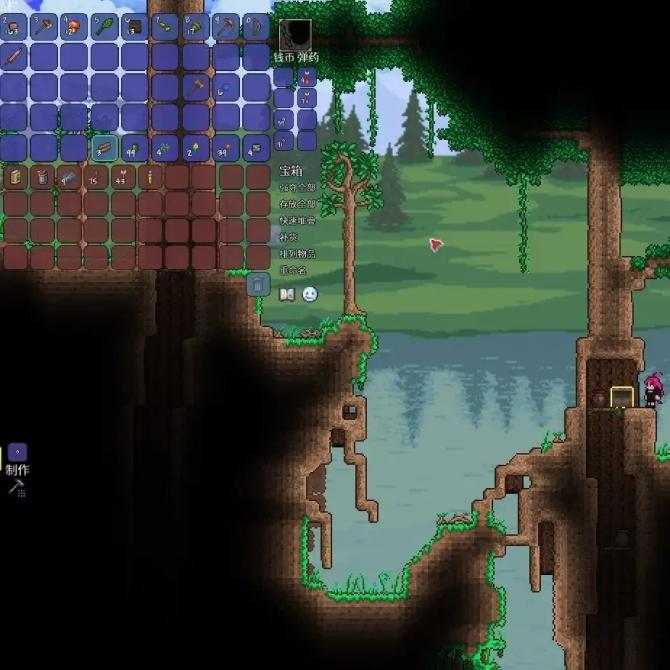Screen dimensions: 670x670
Task: Take the book from the chest
Action: pos(15,178)
